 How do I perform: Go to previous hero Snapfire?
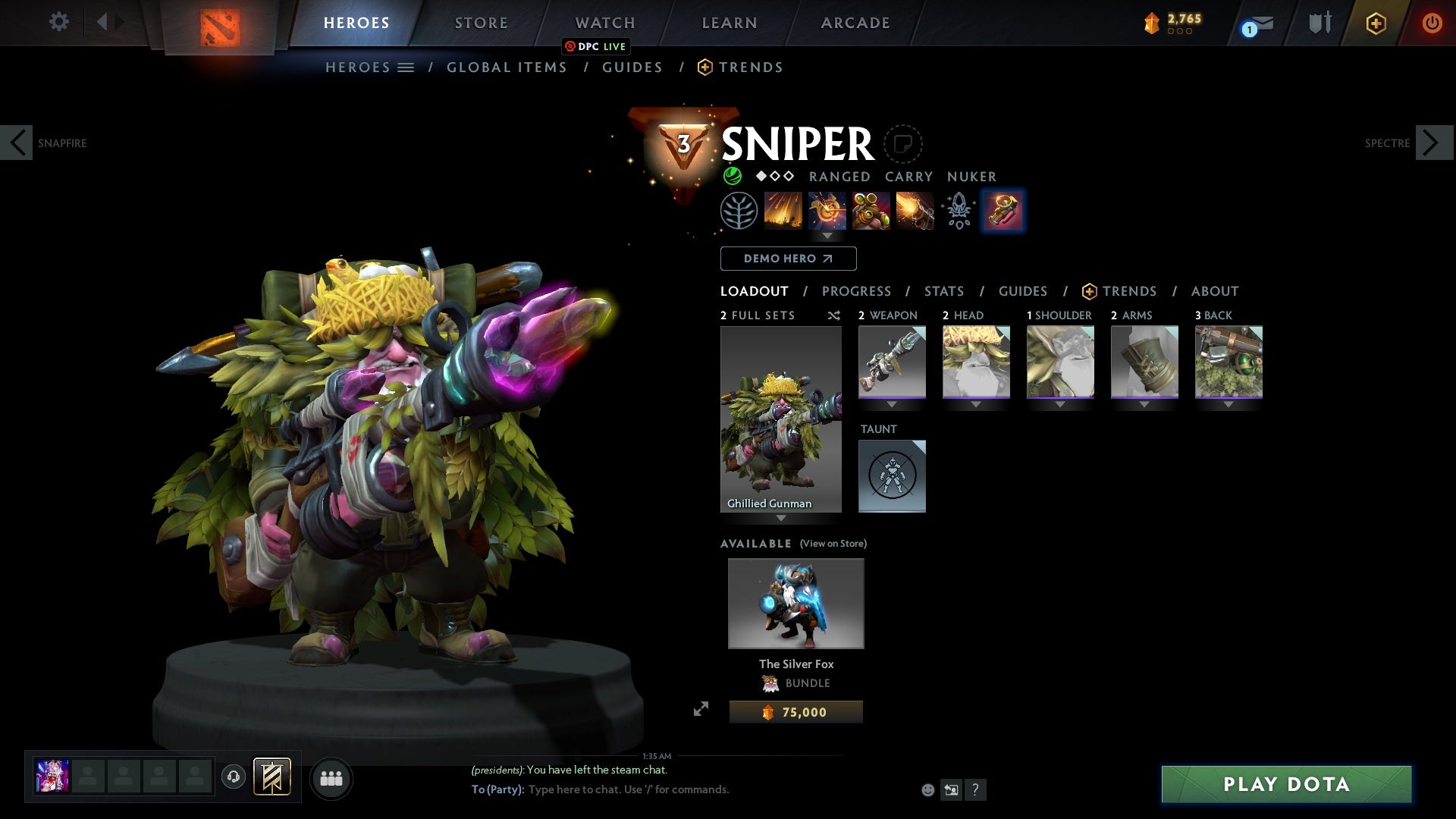(x=17, y=143)
